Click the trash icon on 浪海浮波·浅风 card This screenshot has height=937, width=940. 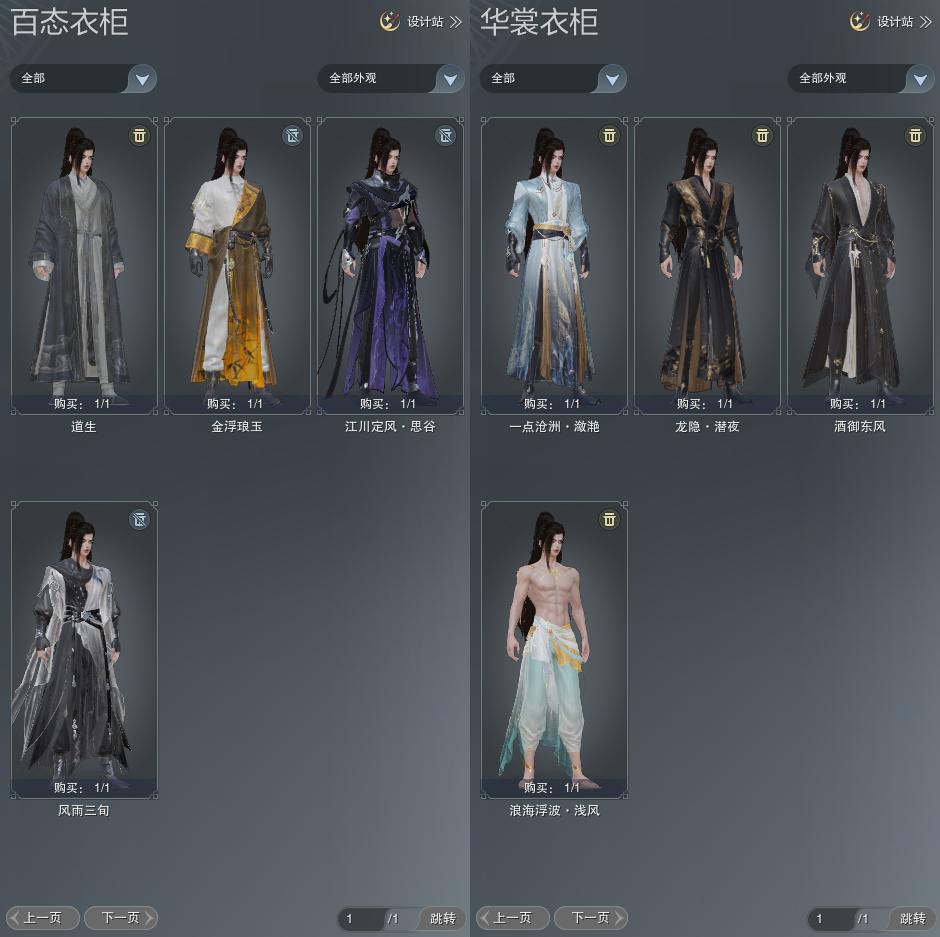coord(609,519)
